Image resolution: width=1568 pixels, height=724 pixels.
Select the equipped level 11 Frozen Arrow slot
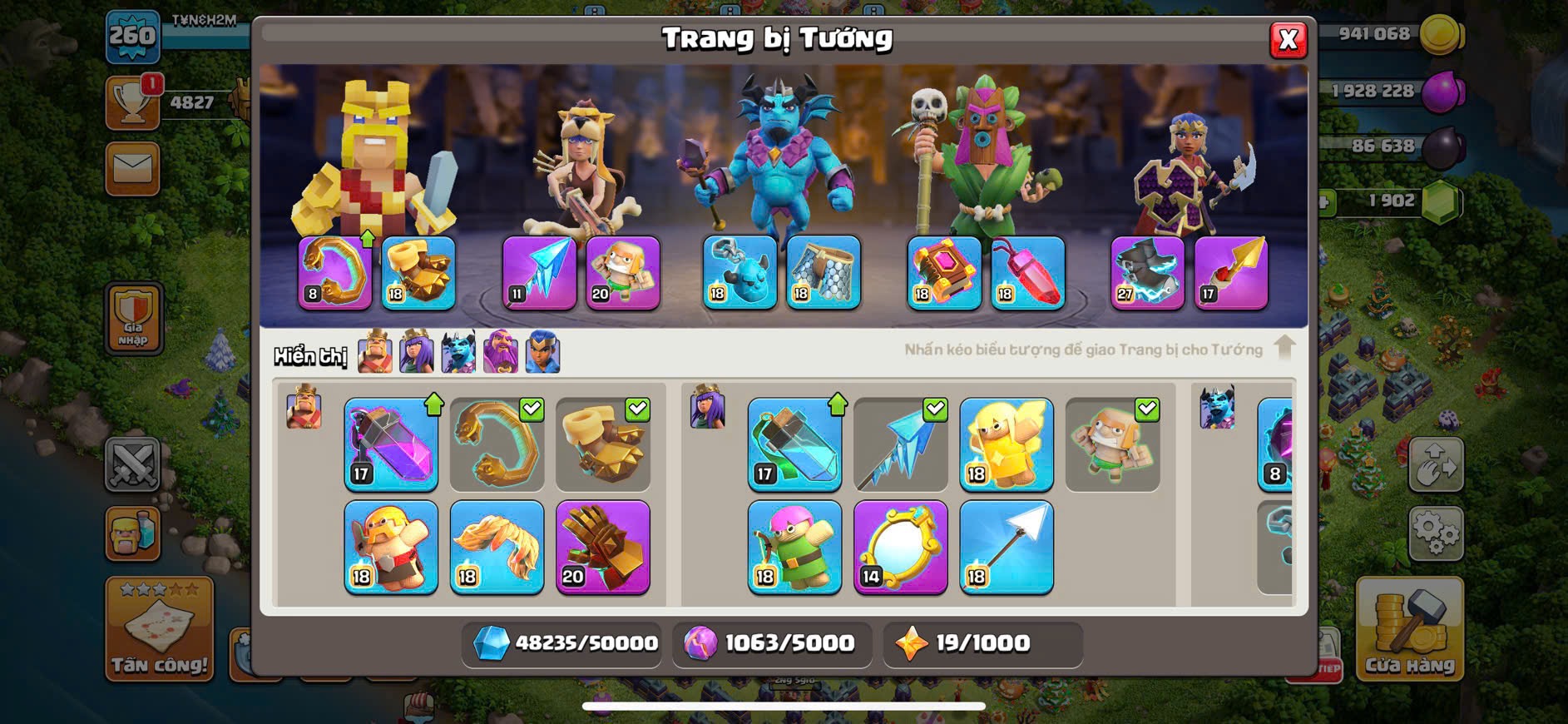pyautogui.click(x=539, y=272)
